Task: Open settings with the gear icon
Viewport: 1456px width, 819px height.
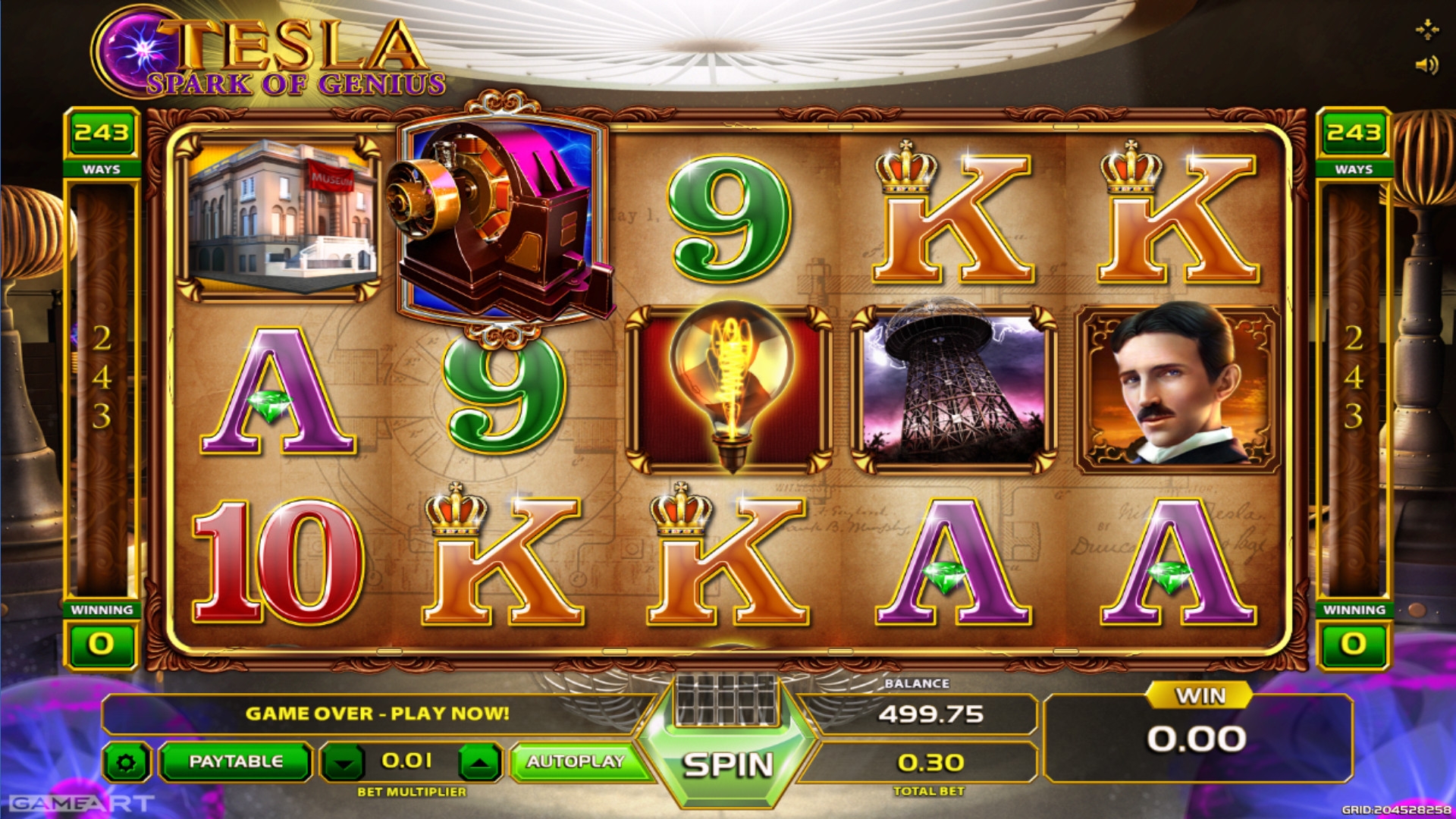Action: [x=127, y=762]
